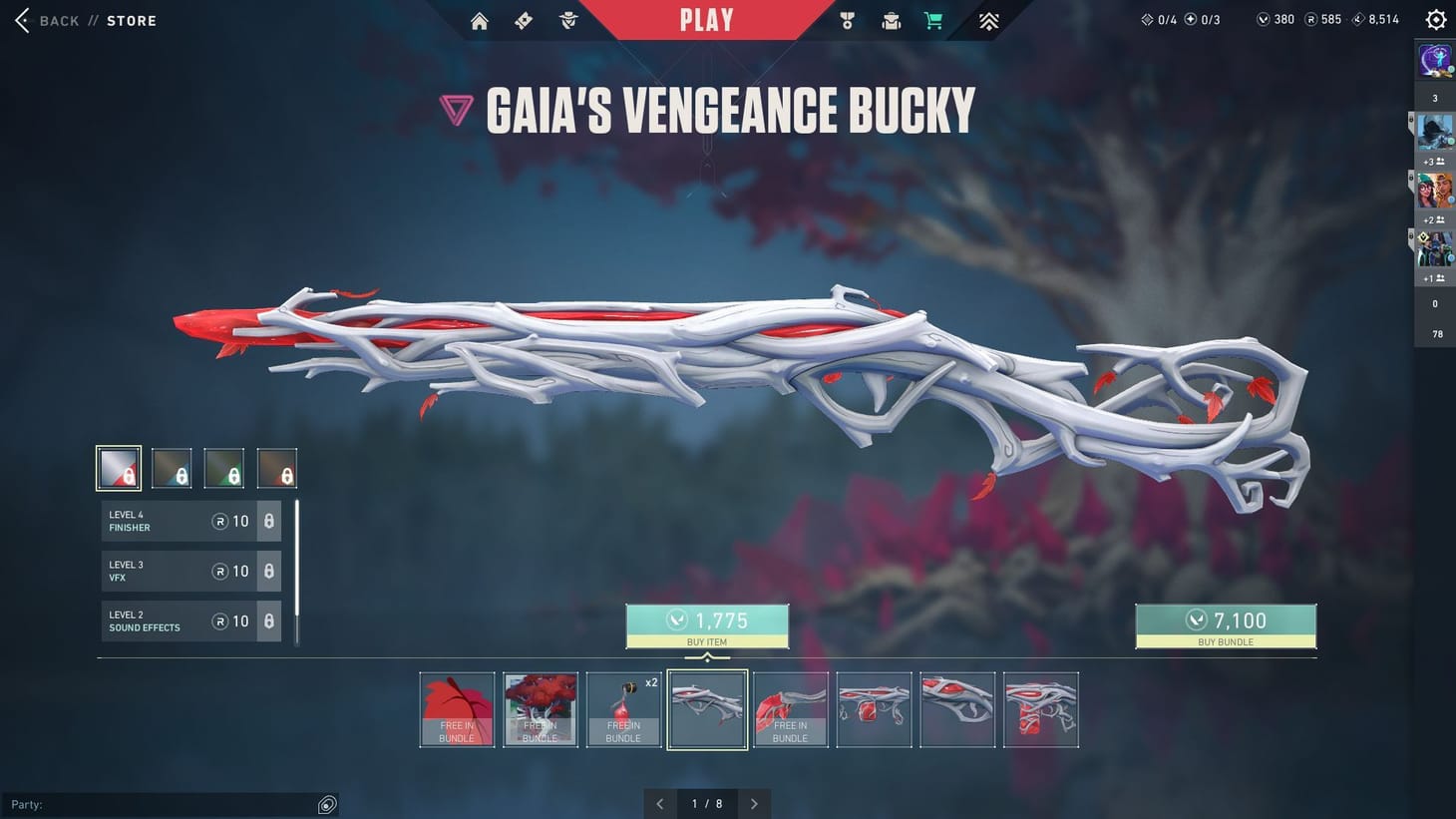1456x819 pixels.
Task: Open the Home screen via house icon
Action: coord(479,20)
